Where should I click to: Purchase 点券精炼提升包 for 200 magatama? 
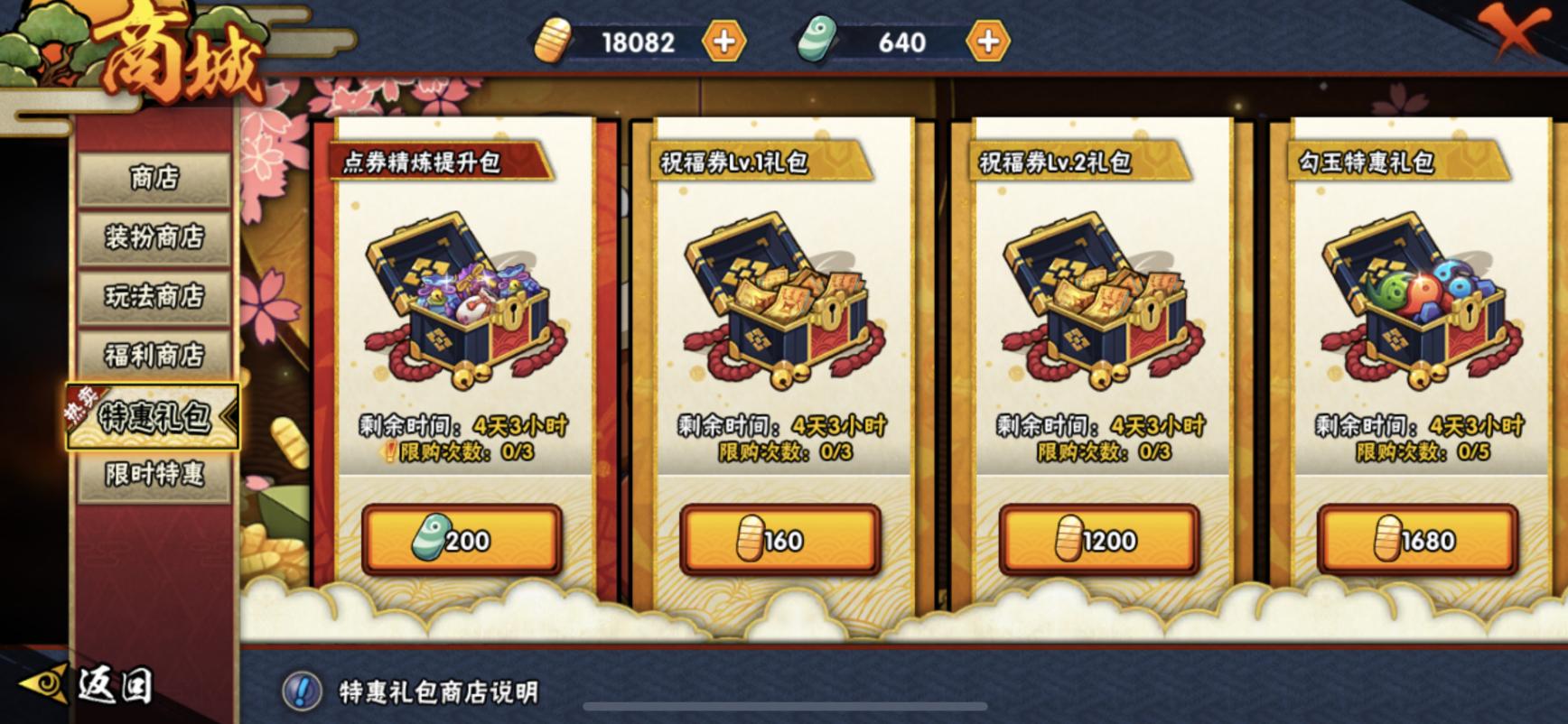pyautogui.click(x=459, y=539)
